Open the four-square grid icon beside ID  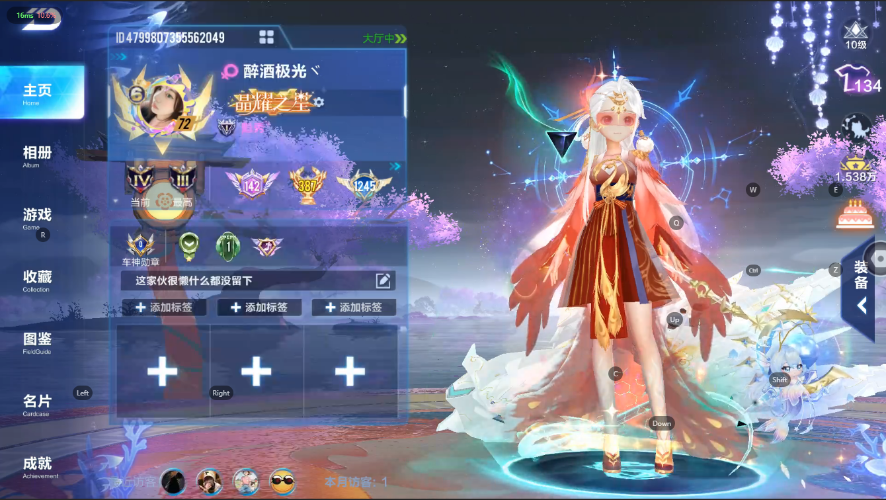(267, 37)
